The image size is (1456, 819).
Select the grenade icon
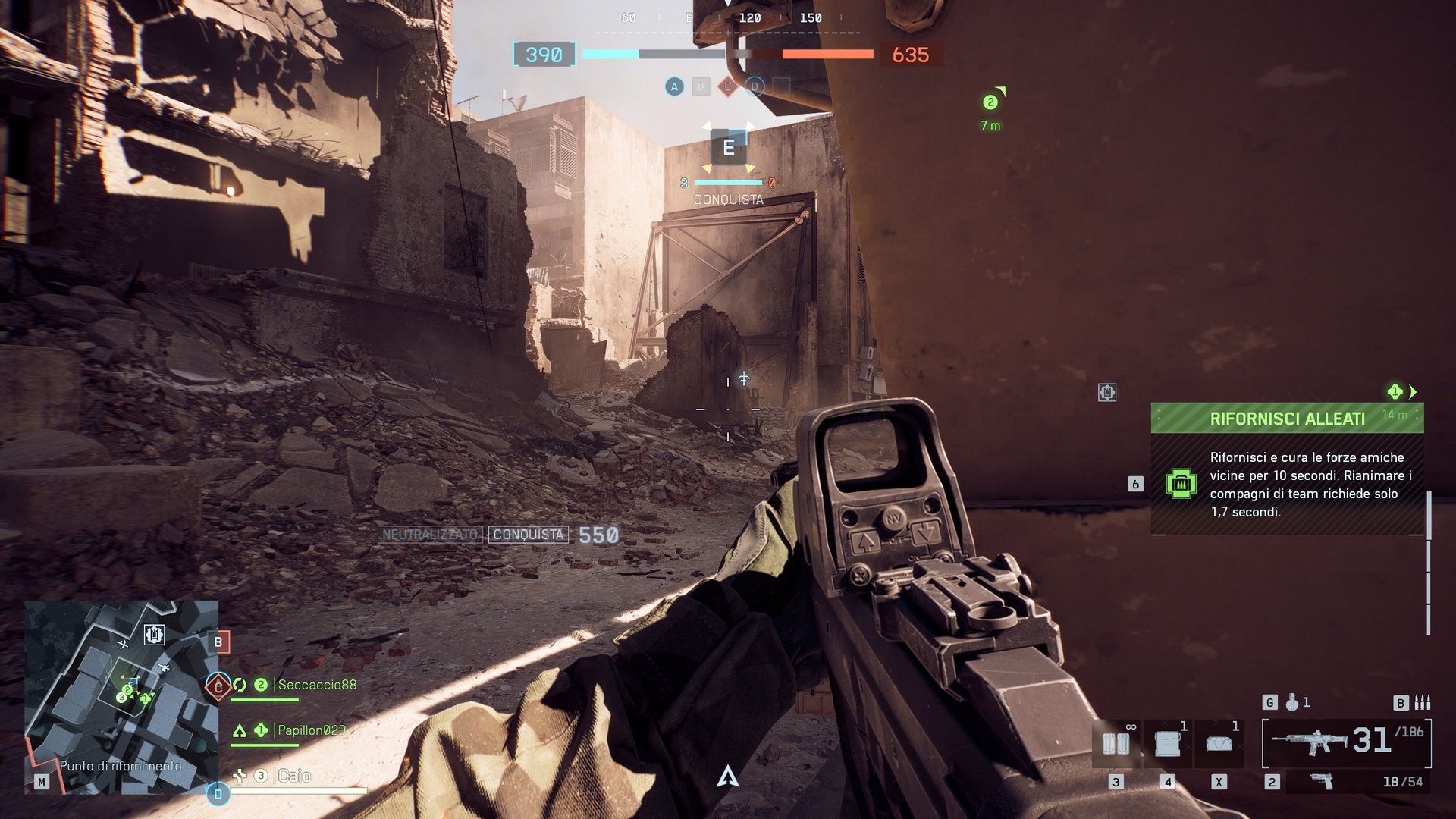pyautogui.click(x=1291, y=703)
